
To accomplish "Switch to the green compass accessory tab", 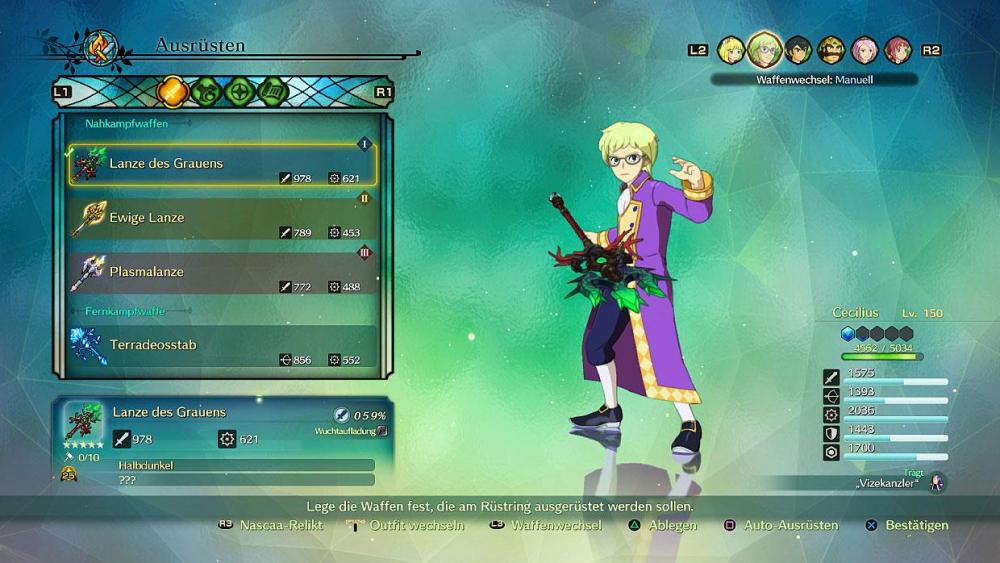I will point(239,92).
